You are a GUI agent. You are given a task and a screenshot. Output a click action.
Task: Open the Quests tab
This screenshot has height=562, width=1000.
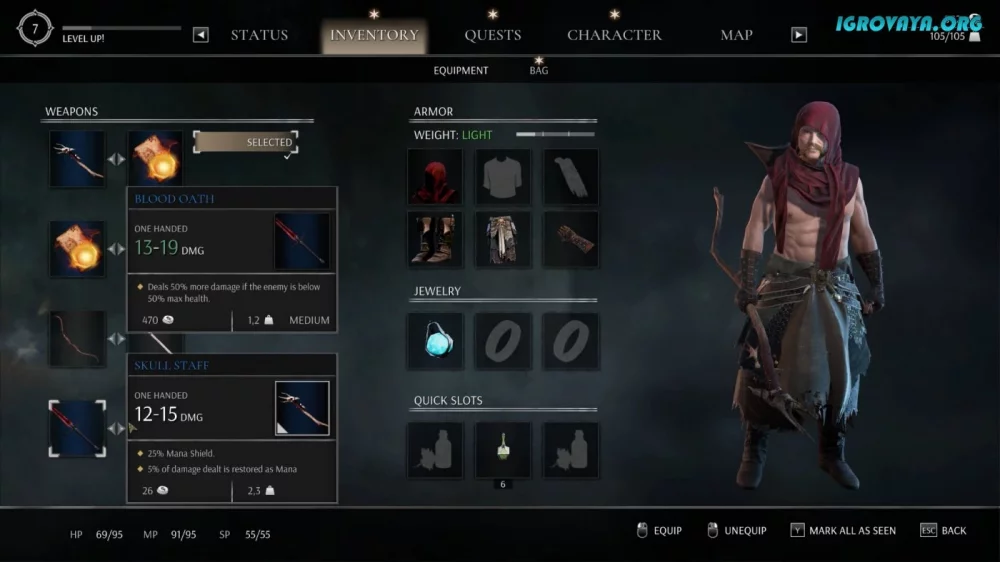coord(492,35)
